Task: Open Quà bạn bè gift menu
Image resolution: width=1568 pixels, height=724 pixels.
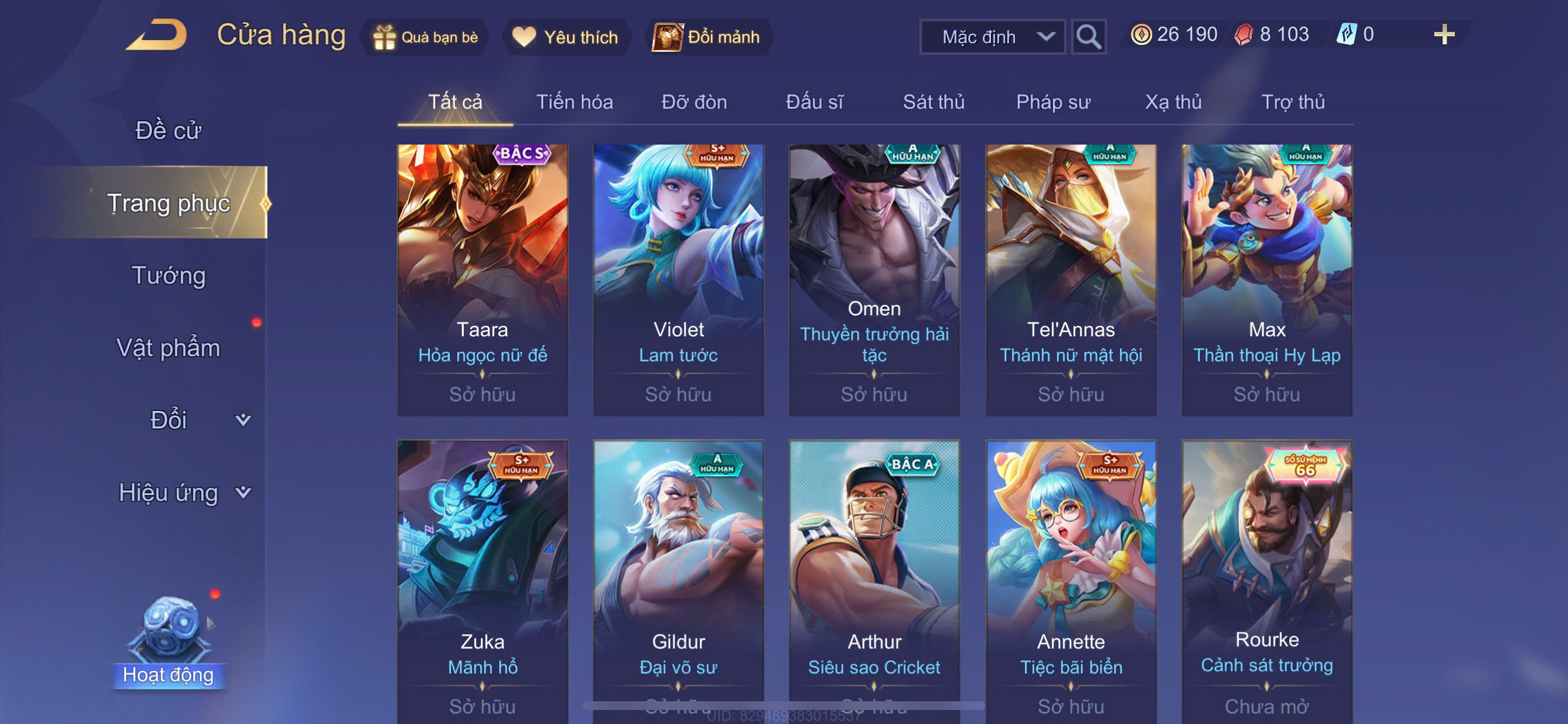Action: (425, 37)
